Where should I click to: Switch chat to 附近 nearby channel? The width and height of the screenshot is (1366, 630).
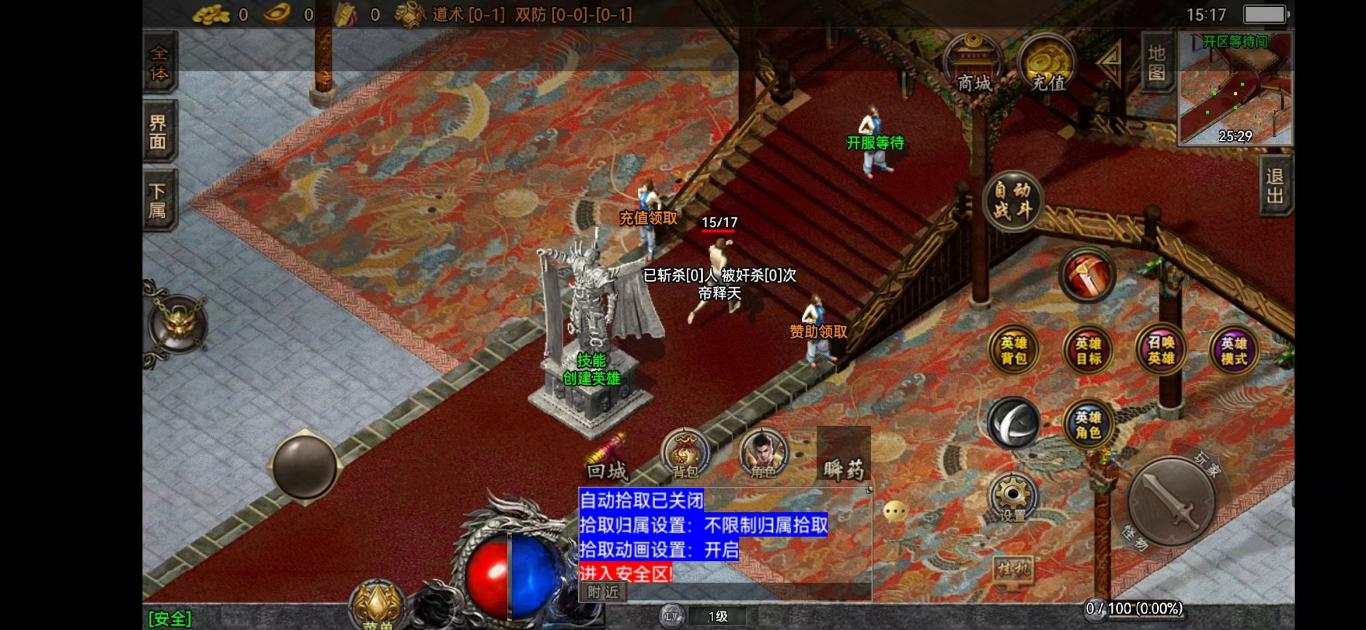603,591
